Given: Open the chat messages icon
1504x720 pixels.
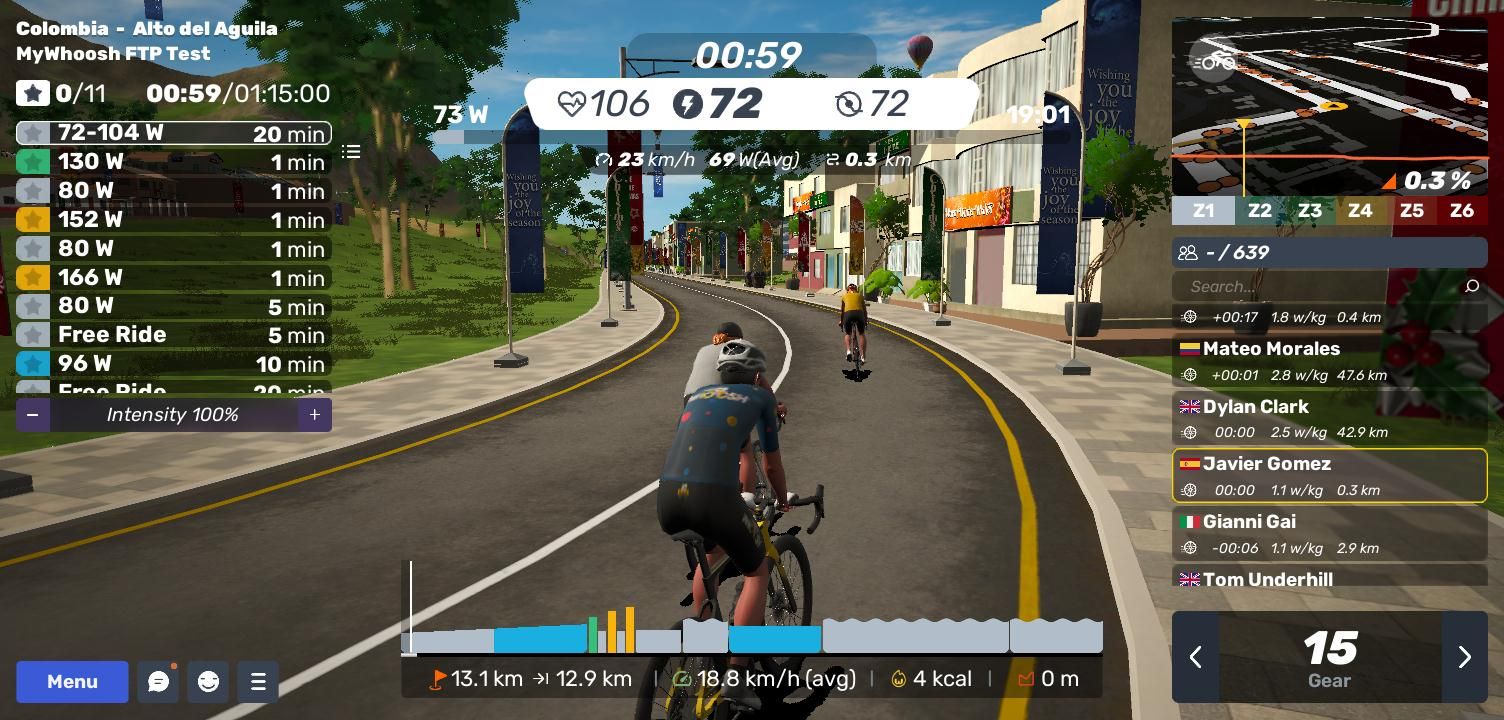Looking at the screenshot, I should tap(158, 682).
